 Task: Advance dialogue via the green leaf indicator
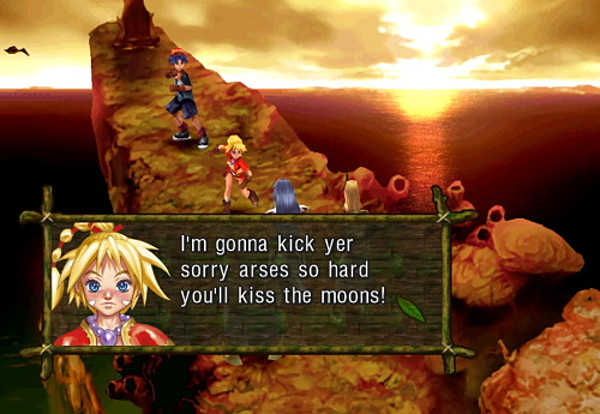click(411, 310)
